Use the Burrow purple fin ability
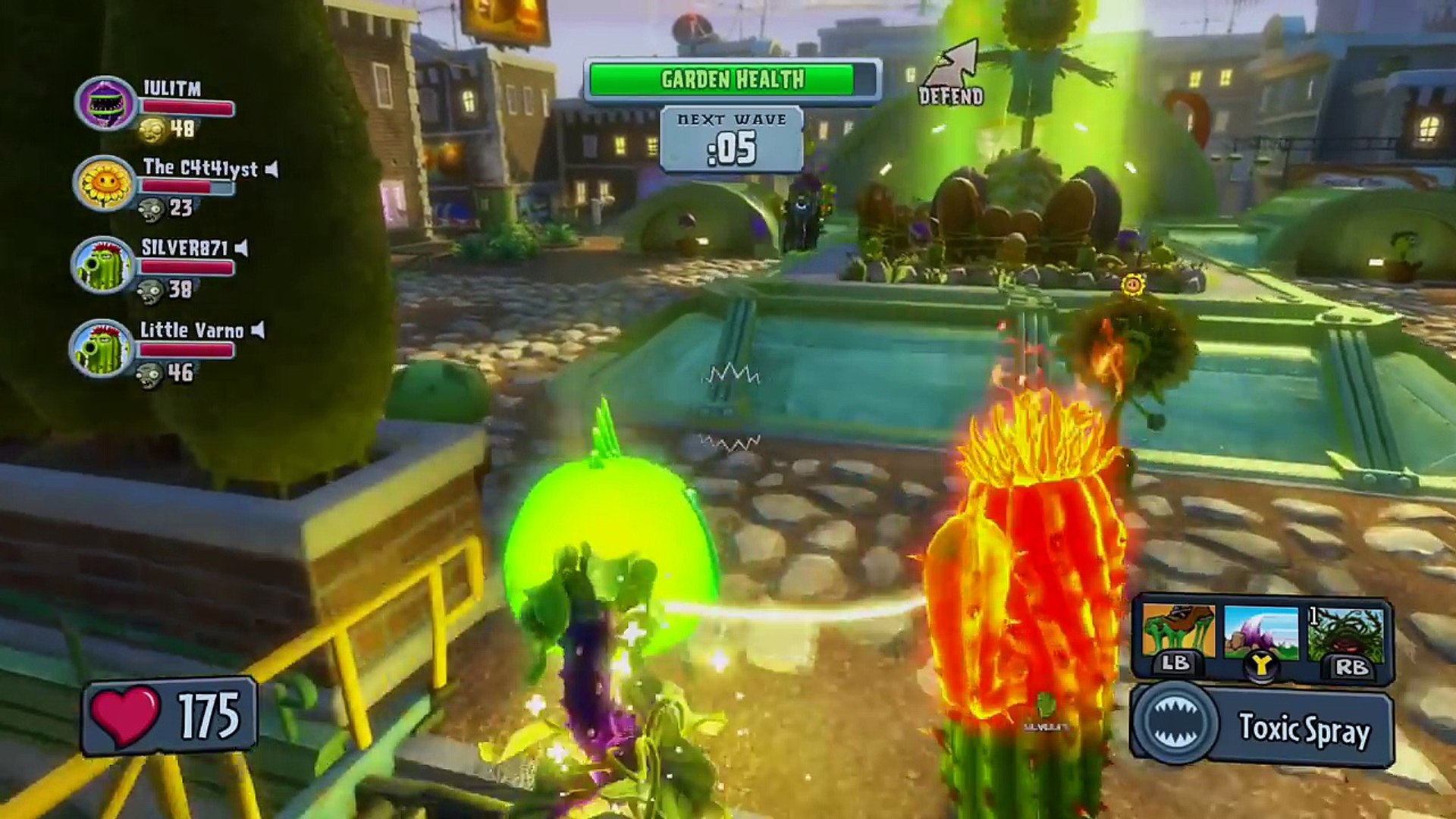Image resolution: width=1456 pixels, height=819 pixels. coord(1261,632)
